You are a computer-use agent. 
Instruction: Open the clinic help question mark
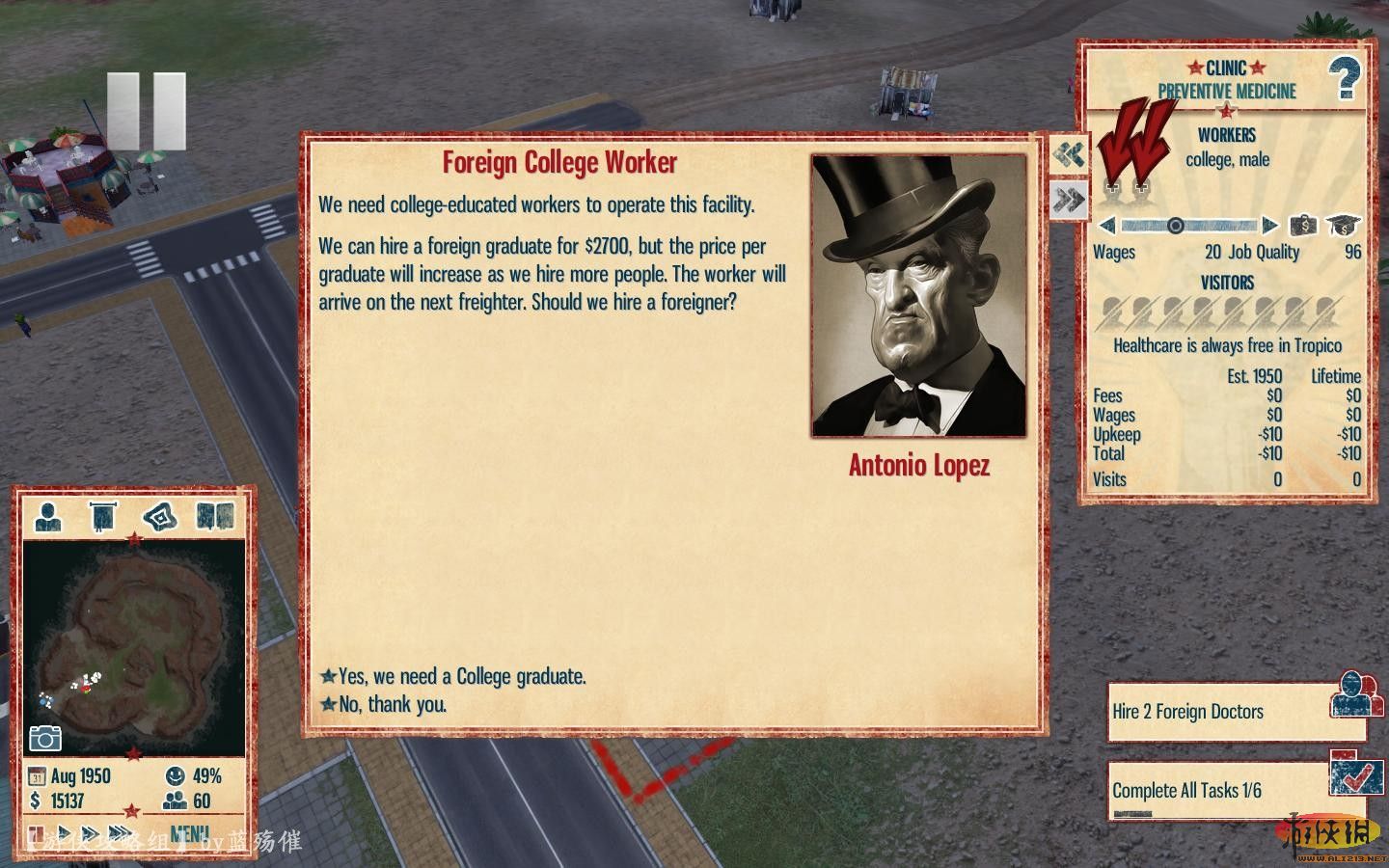point(1344,79)
